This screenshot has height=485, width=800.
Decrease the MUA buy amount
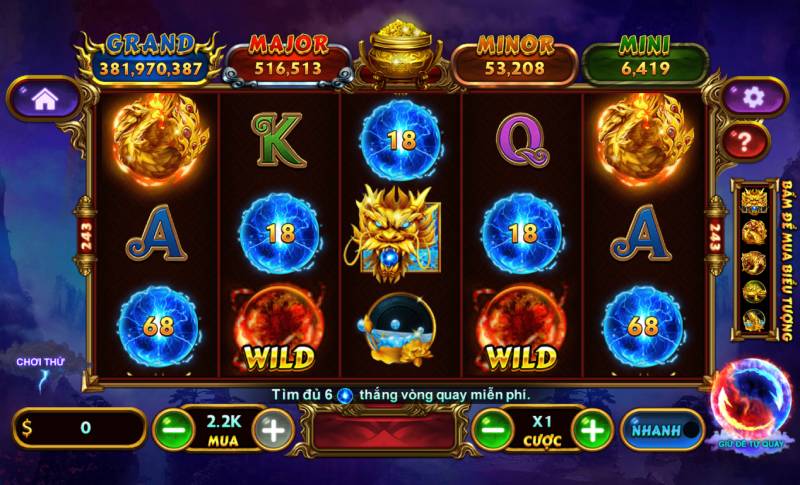point(173,429)
